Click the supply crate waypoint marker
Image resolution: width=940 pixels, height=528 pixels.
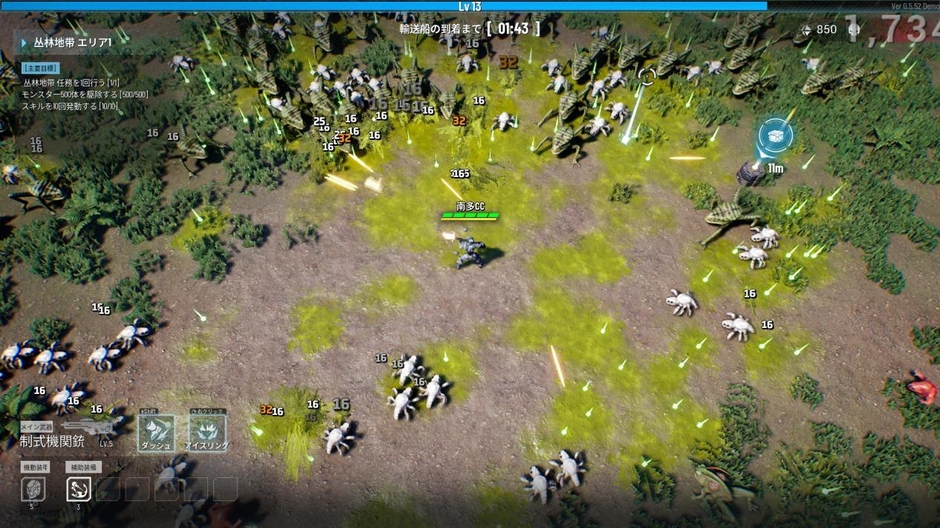coord(774,135)
